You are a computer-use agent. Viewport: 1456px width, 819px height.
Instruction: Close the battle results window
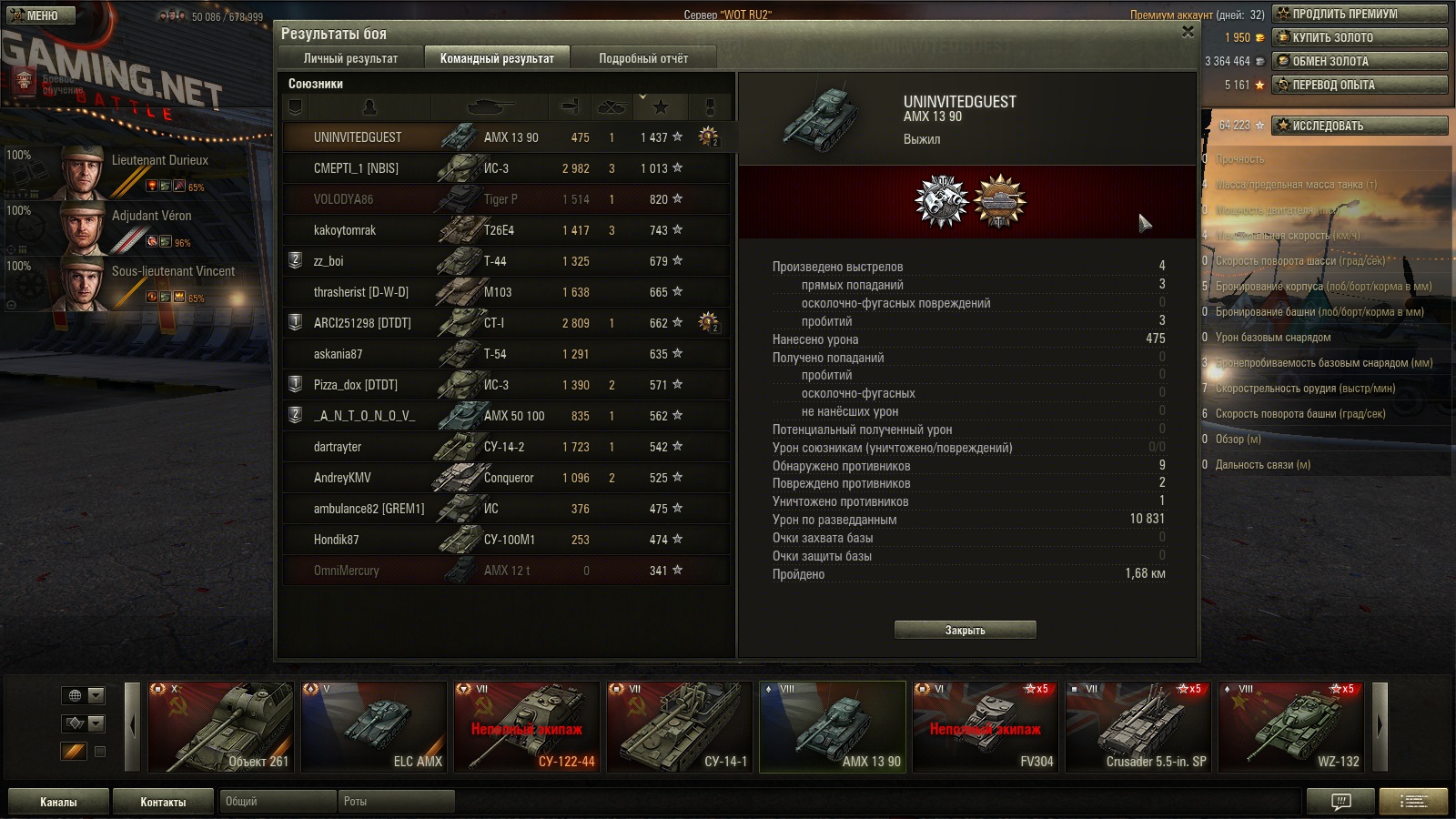[1188, 32]
